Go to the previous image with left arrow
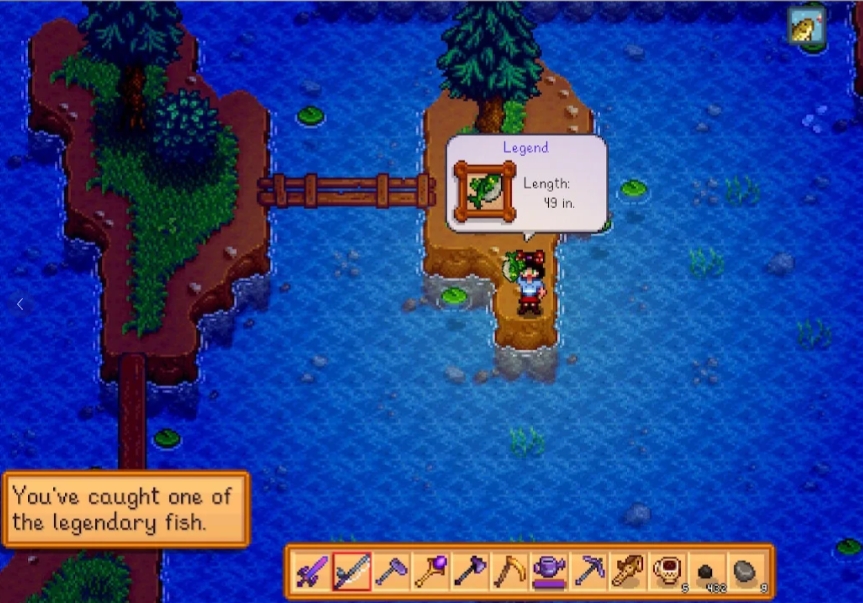The image size is (863, 603). [x=19, y=304]
